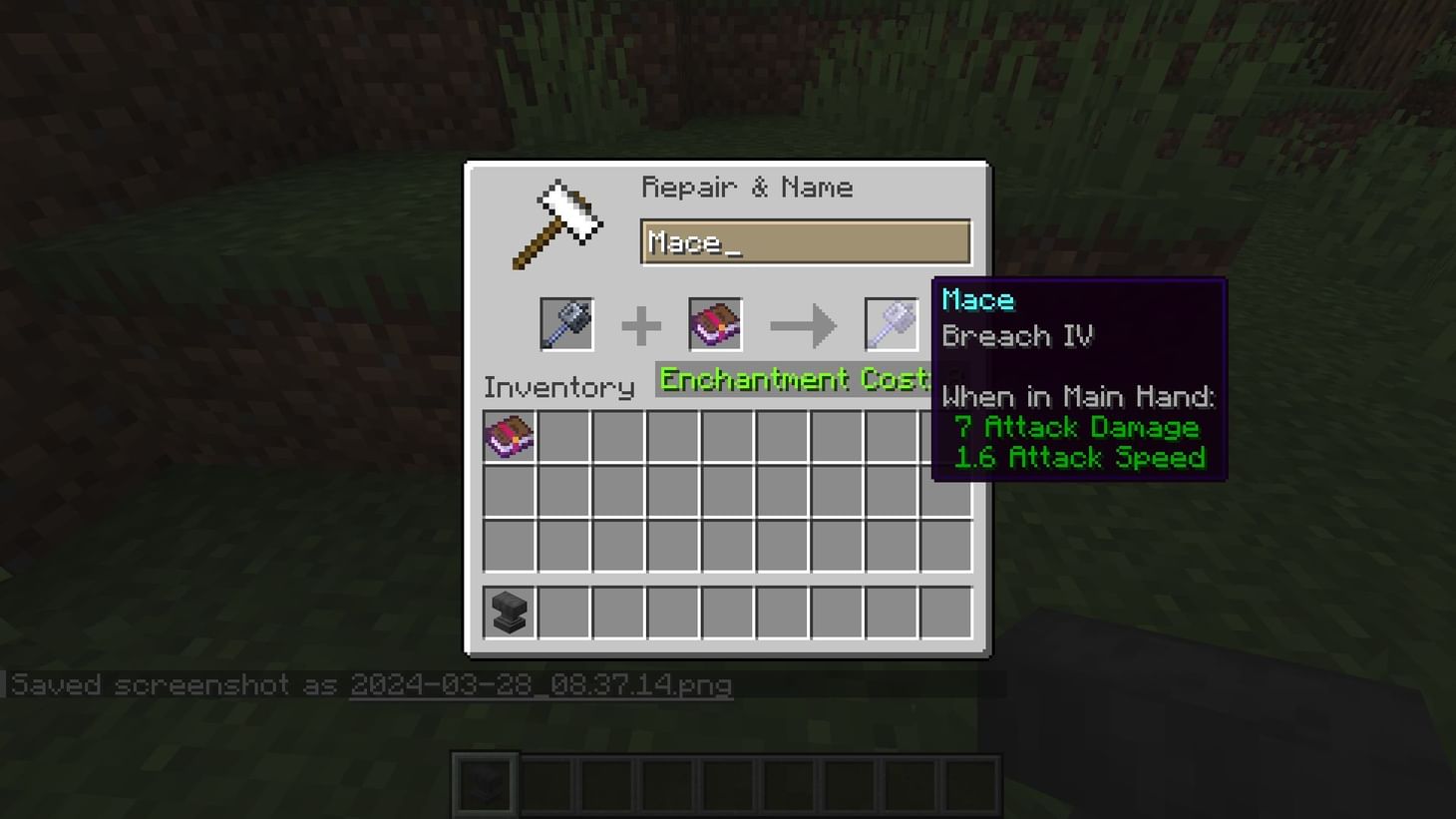
Task: Click the 7 Attack Damage stat line
Action: (x=1077, y=427)
